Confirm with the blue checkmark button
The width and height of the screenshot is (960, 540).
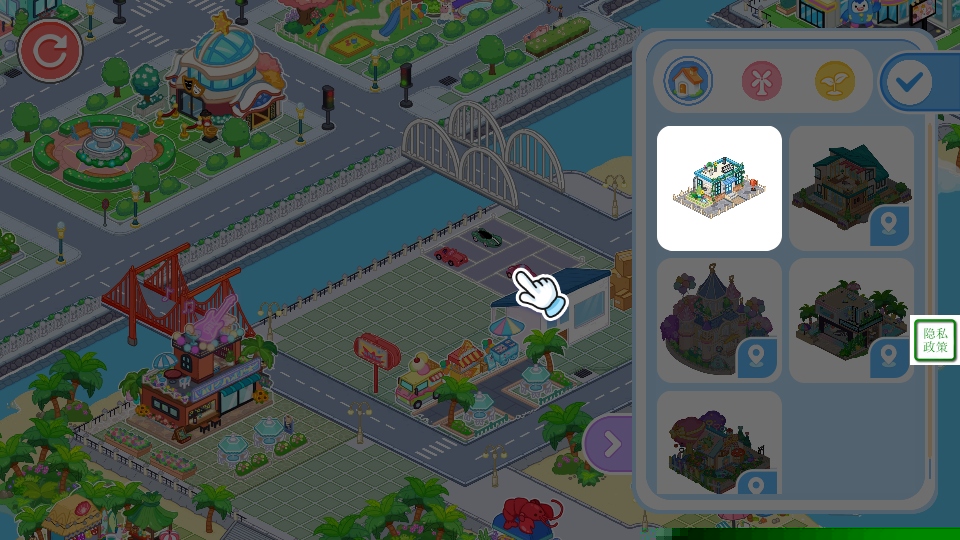tap(910, 82)
